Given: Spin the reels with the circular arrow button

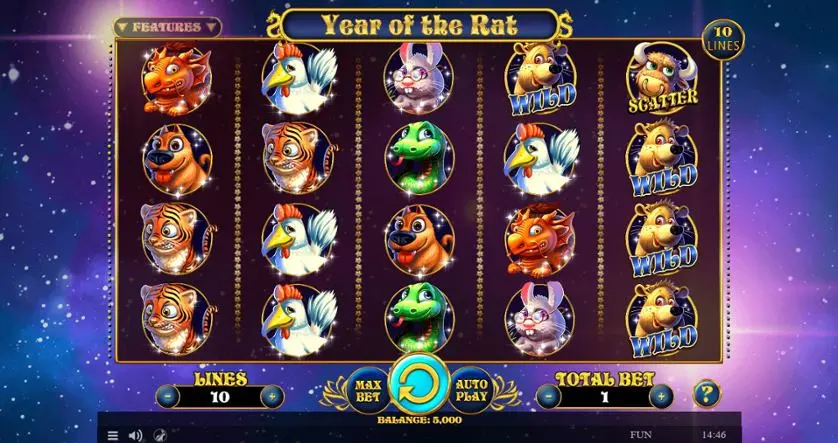Looking at the screenshot, I should pyautogui.click(x=419, y=384).
